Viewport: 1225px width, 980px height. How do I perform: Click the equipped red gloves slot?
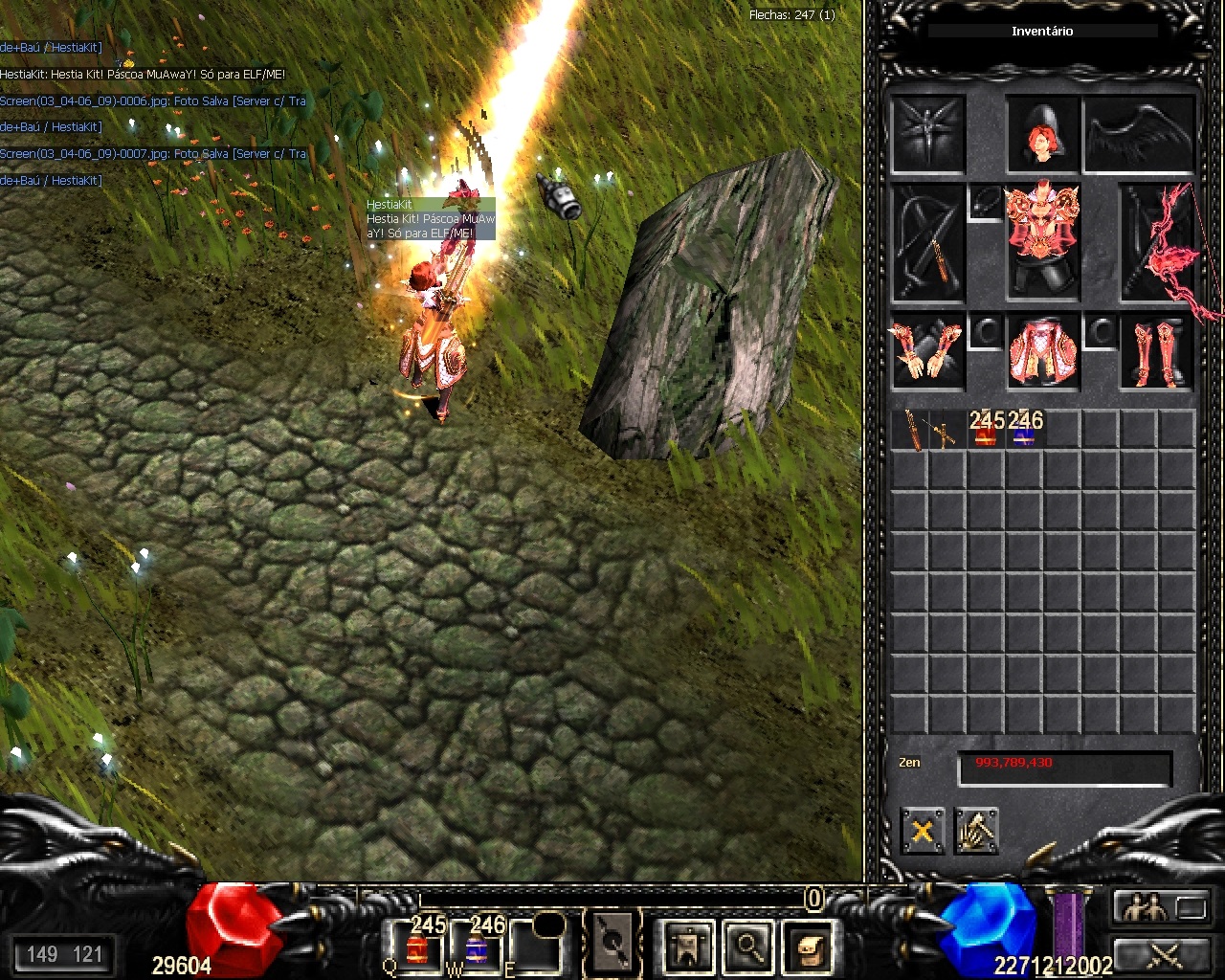[x=926, y=351]
